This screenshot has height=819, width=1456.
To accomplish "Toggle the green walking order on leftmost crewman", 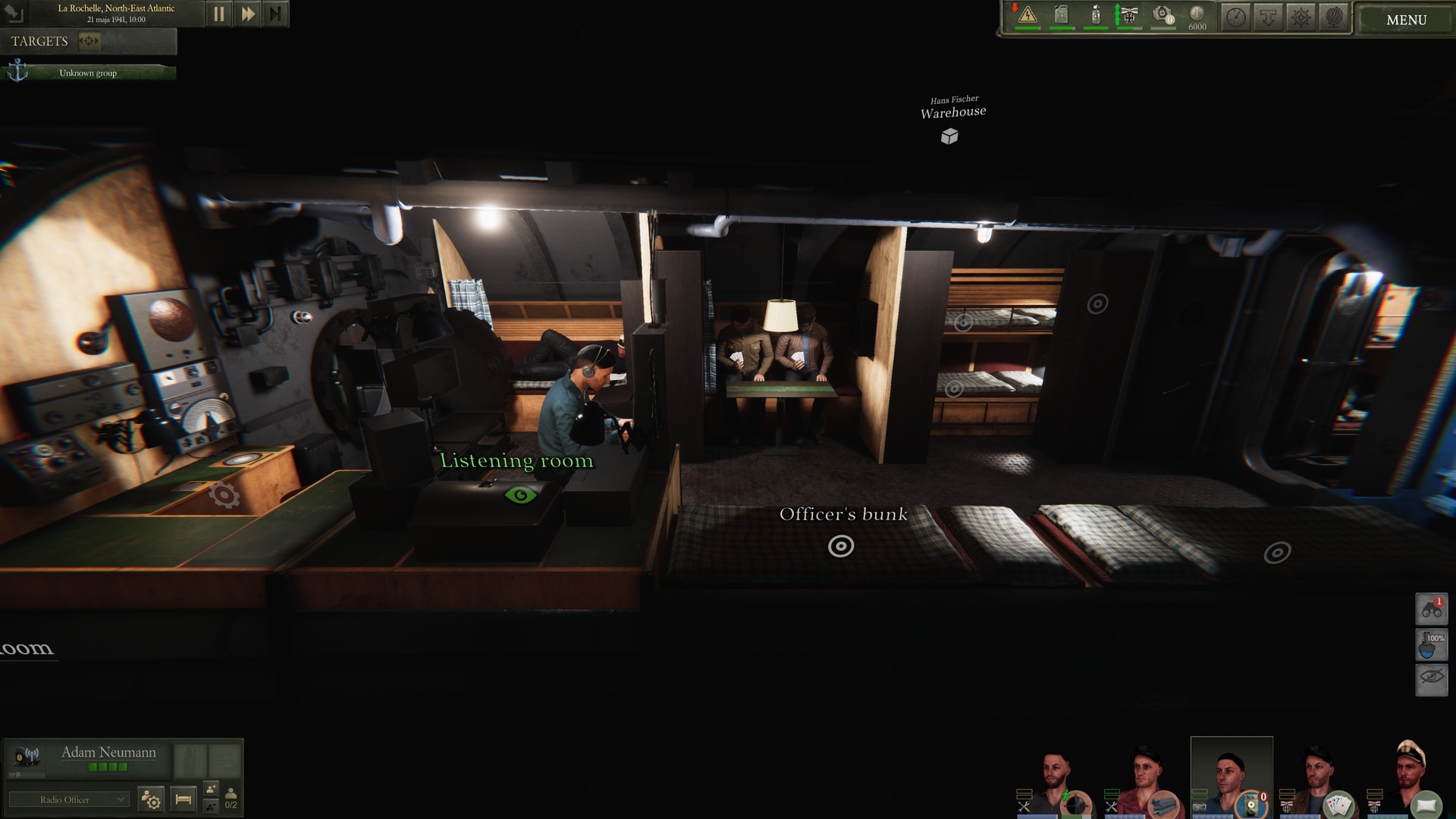I will (1065, 796).
